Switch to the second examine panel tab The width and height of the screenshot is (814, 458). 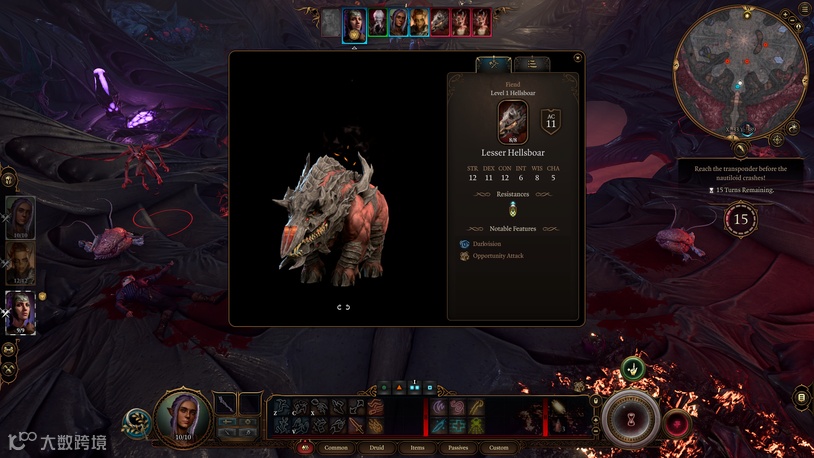532,64
